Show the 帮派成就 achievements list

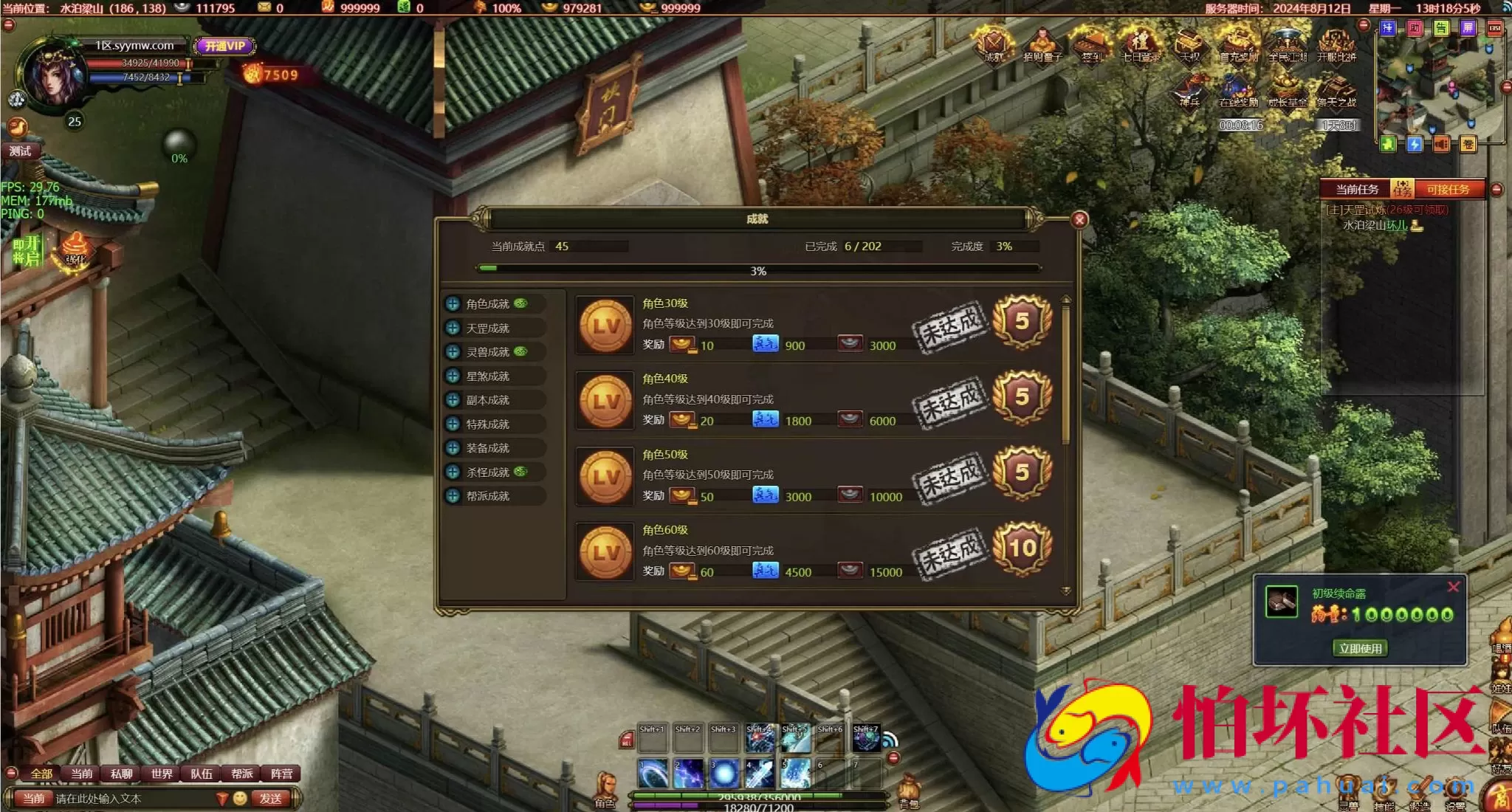coord(487,496)
